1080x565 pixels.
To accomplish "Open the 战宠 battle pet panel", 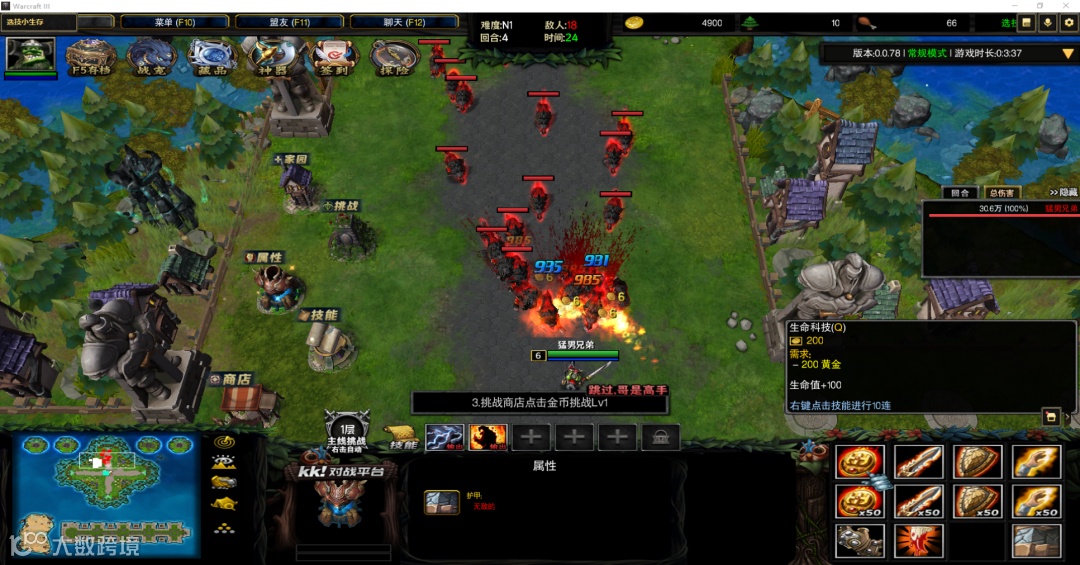I will pos(151,57).
